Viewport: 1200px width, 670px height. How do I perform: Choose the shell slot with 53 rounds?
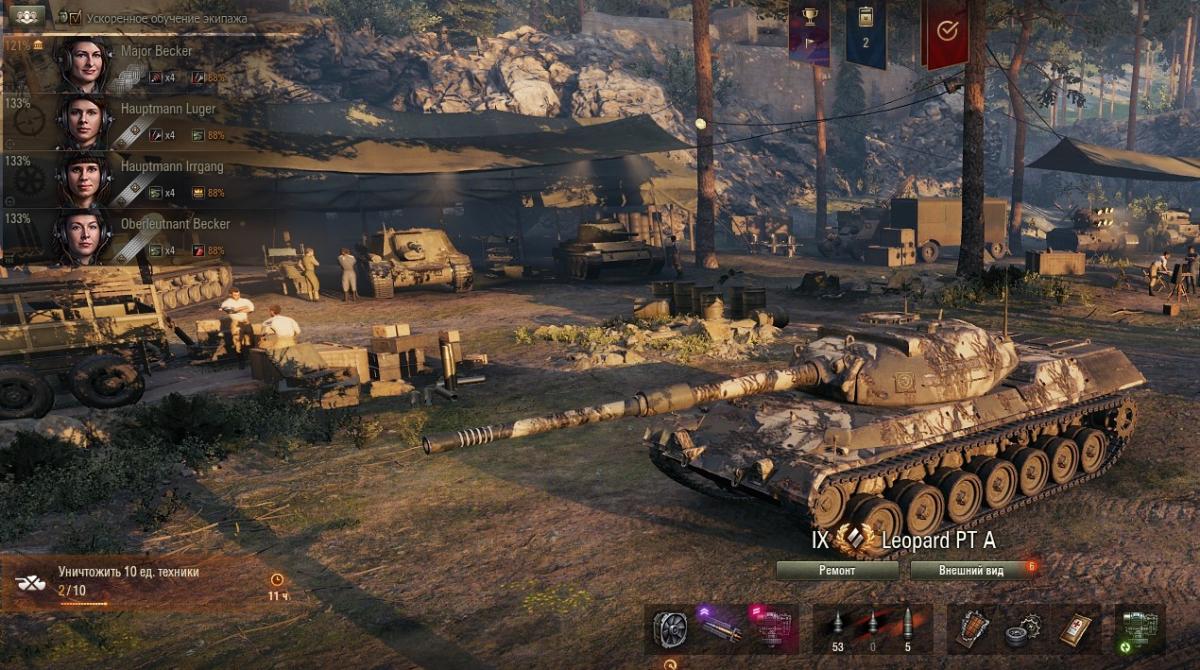tap(837, 626)
